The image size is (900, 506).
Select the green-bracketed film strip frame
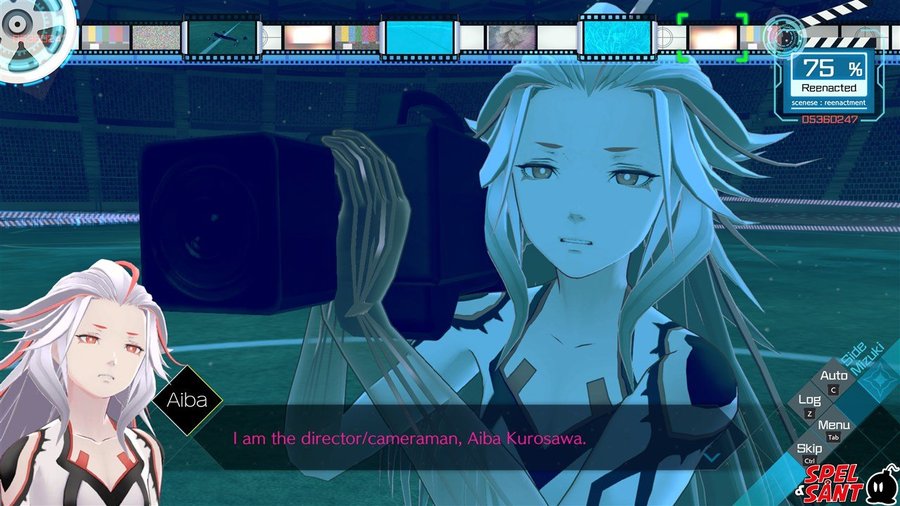pyautogui.click(x=711, y=38)
